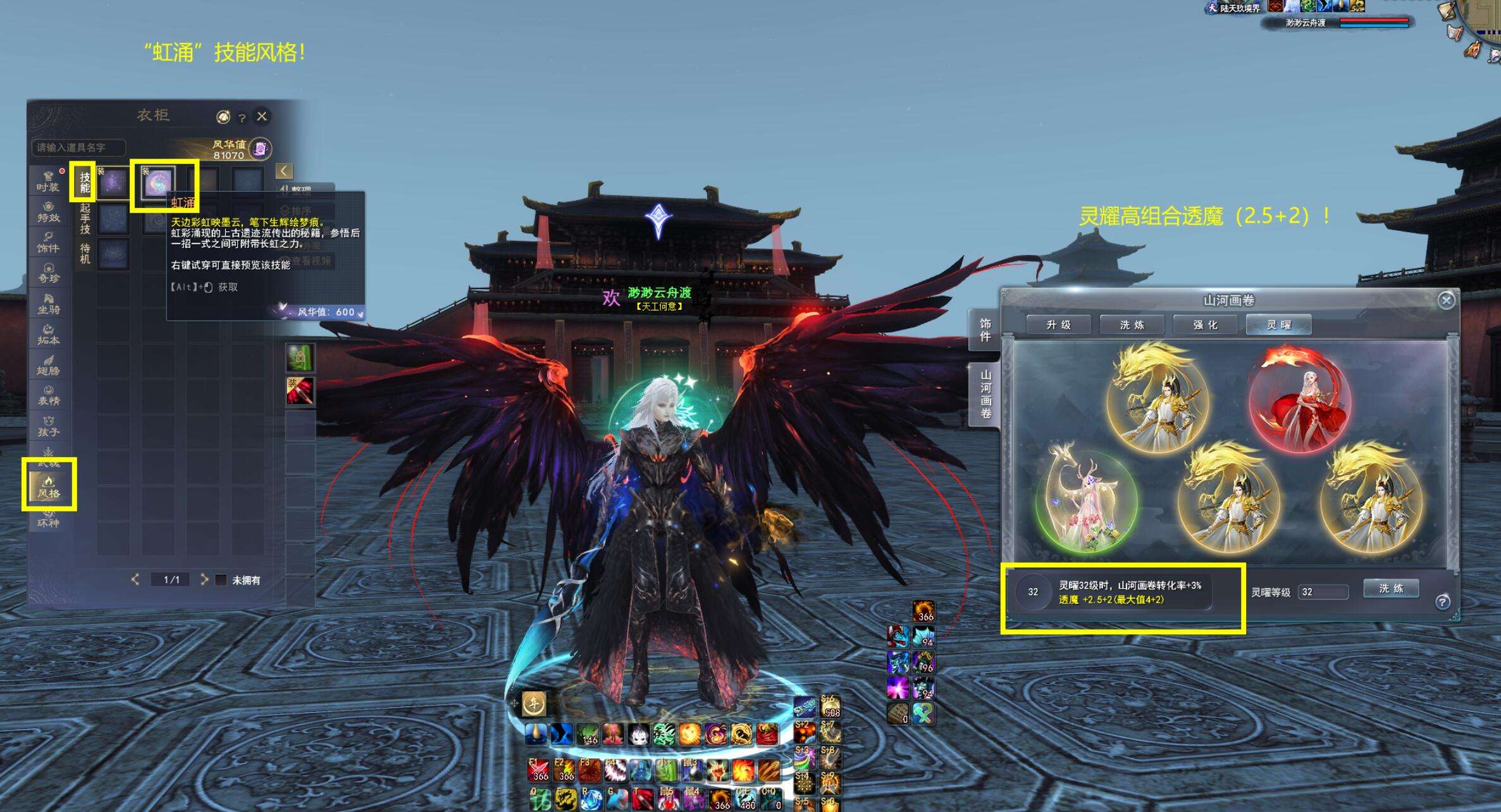Select the 坐骑 mount category

point(48,304)
